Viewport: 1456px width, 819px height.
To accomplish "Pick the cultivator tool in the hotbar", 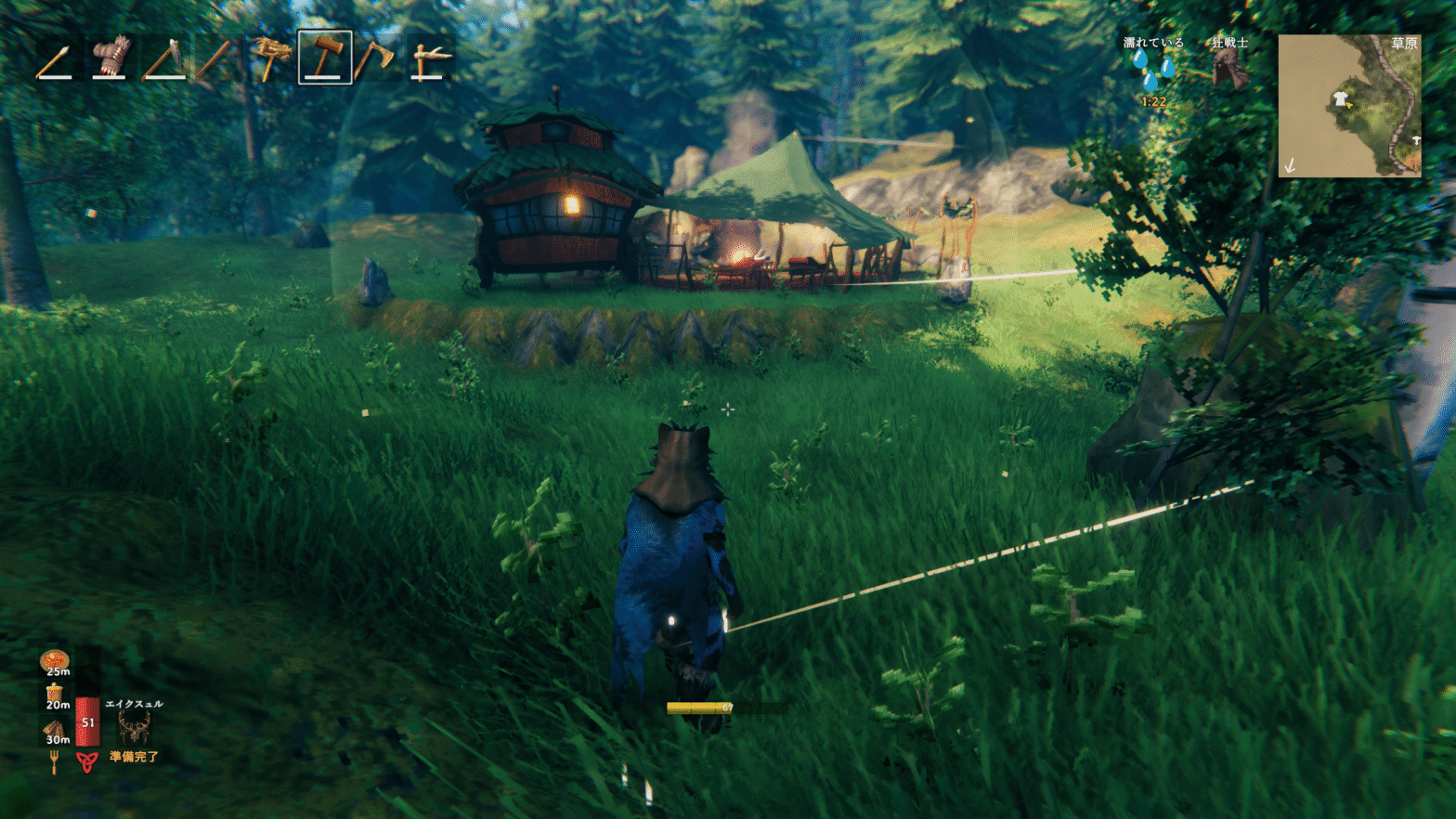I will point(270,58).
